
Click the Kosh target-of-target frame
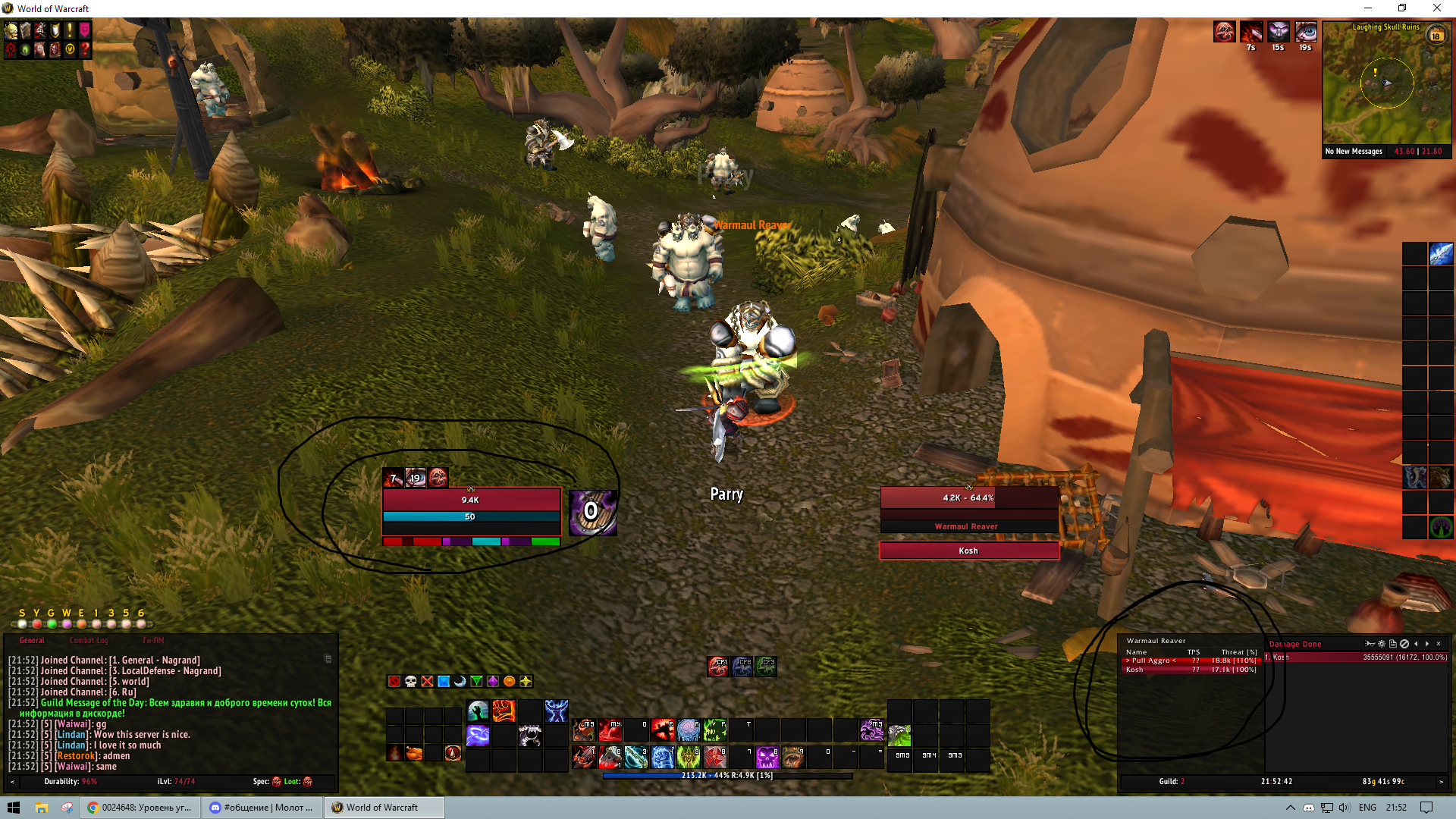pyautogui.click(x=968, y=551)
